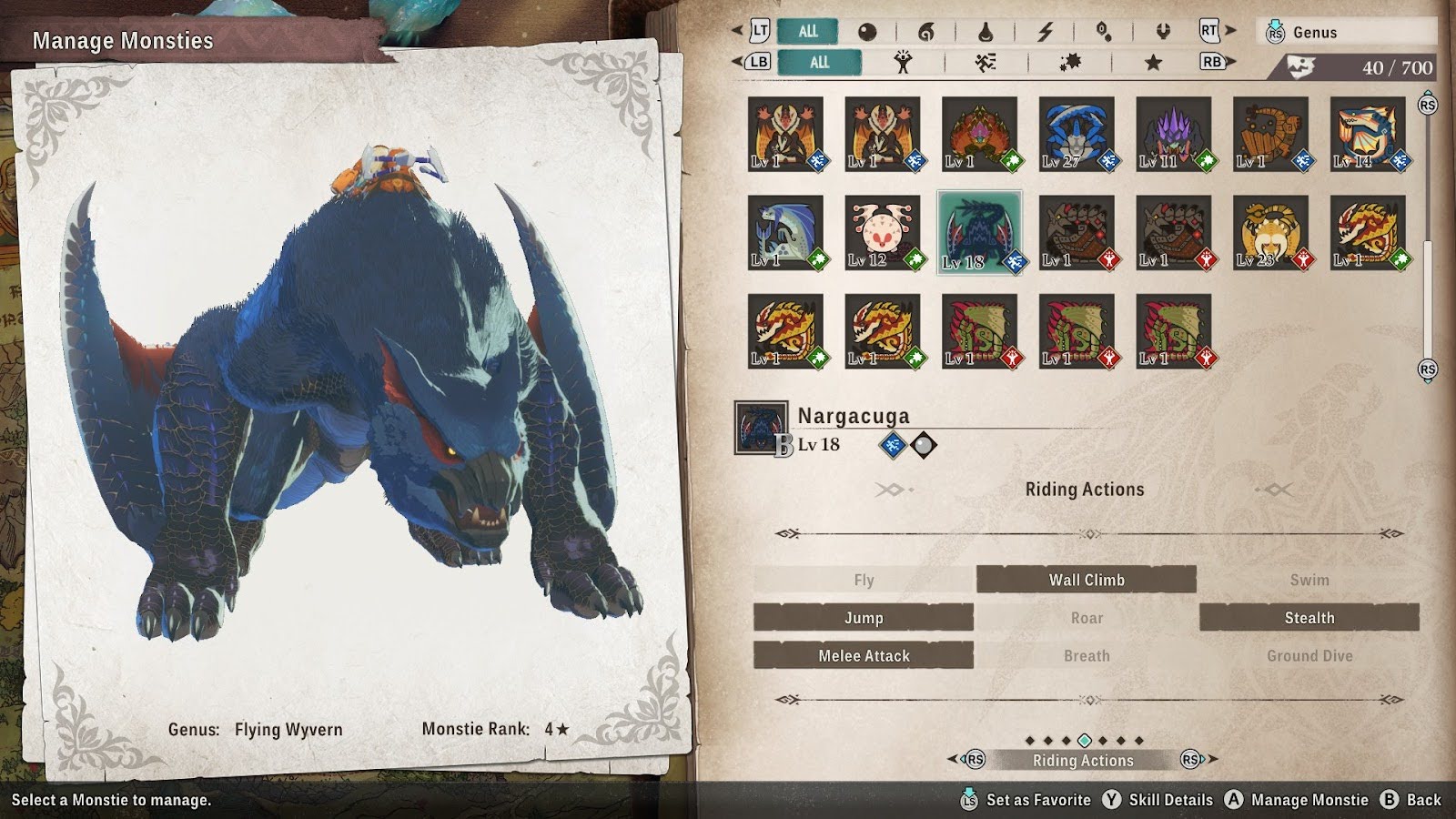Screen dimensions: 1456x819
Task: Show Monsties of the power attack type
Action: (903, 62)
